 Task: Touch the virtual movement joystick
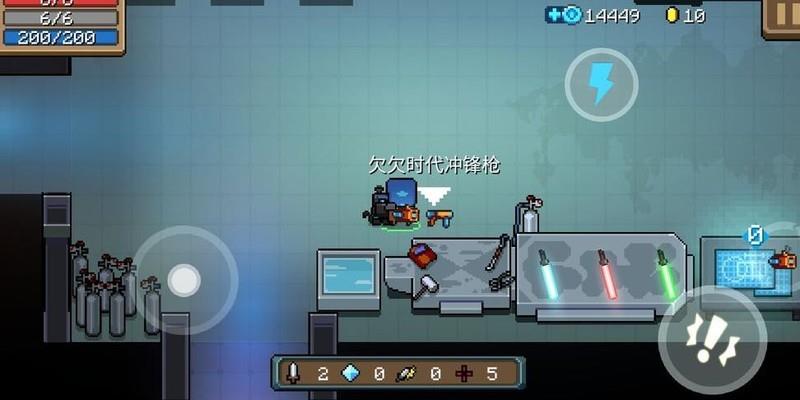[x=184, y=281]
